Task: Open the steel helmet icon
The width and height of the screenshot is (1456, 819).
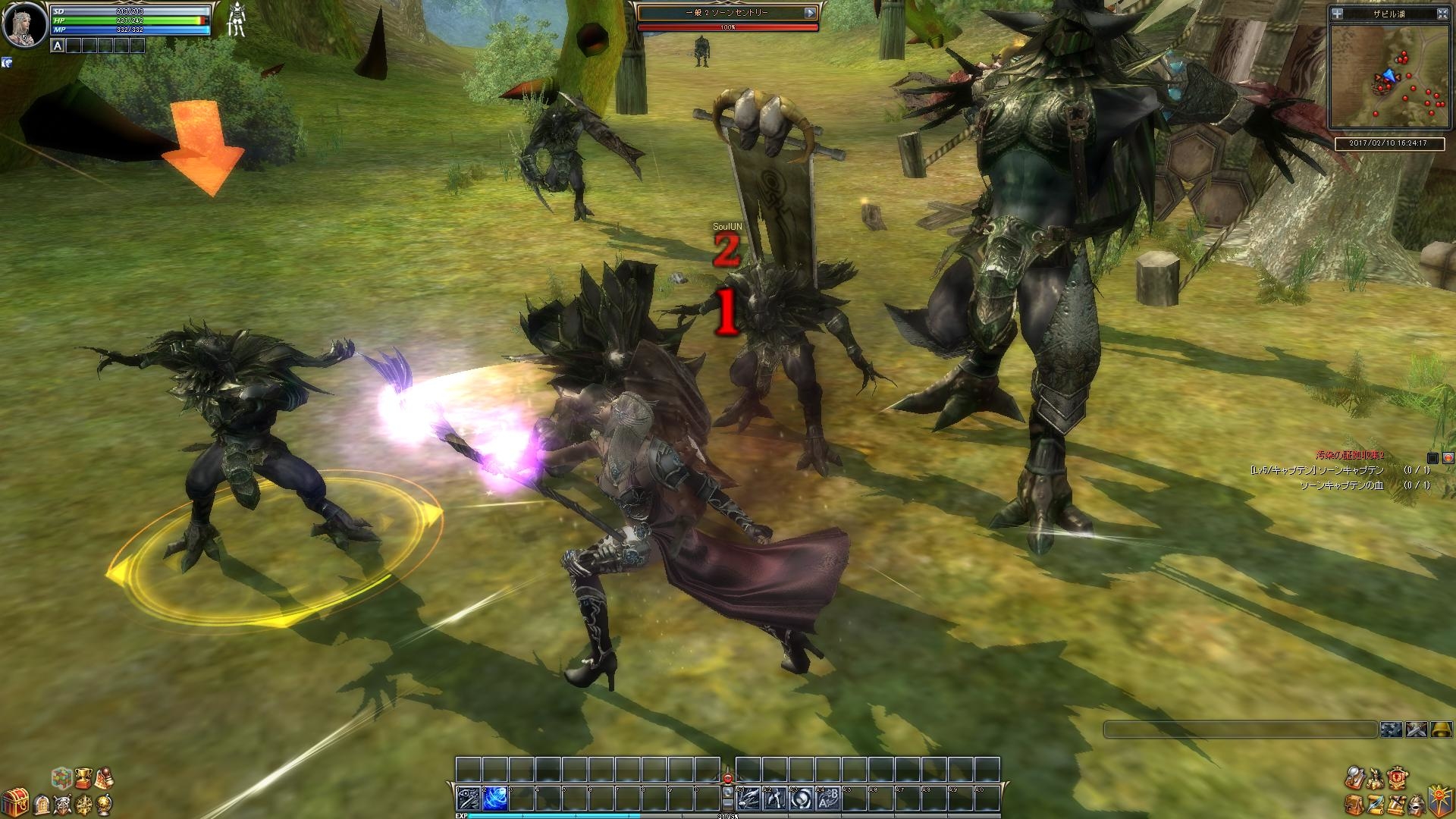Action: (x=1416, y=803)
